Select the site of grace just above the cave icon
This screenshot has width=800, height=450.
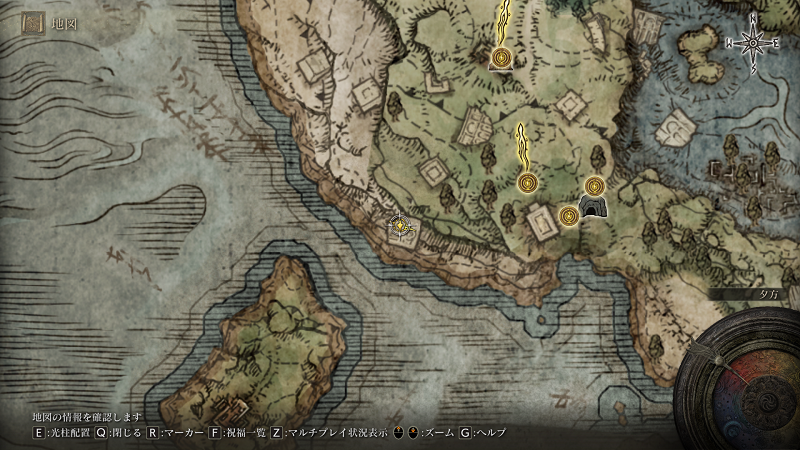point(595,185)
